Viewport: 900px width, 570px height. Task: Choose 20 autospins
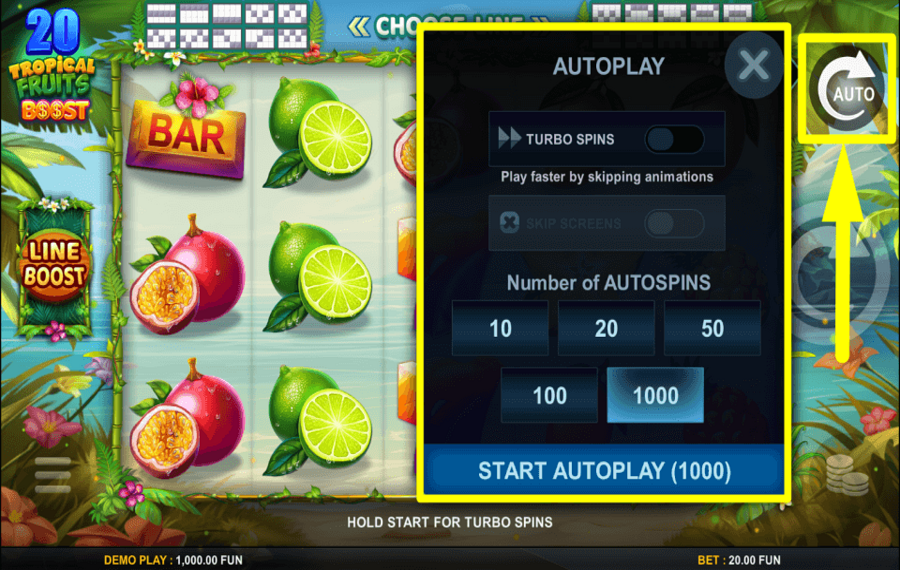[x=606, y=328]
